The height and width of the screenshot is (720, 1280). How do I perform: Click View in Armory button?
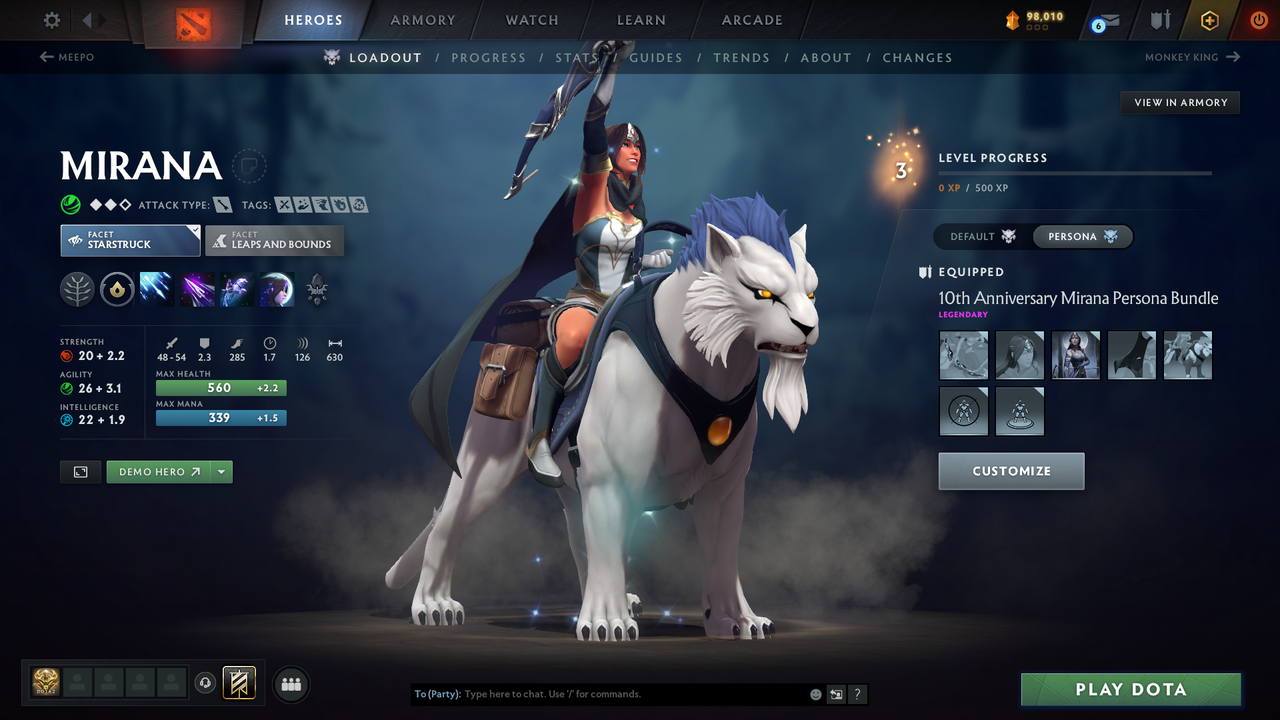point(1180,102)
